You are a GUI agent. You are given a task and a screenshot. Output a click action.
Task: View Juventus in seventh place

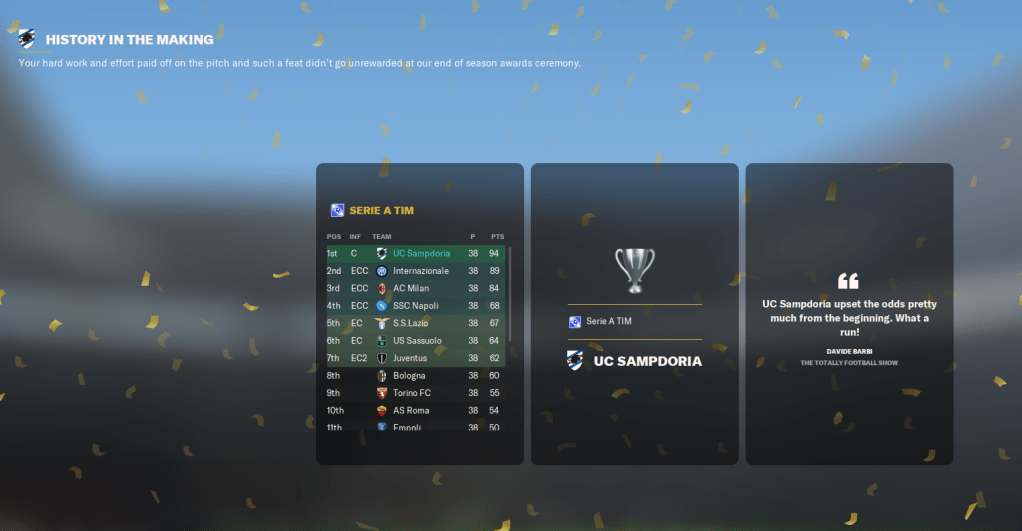tap(410, 358)
